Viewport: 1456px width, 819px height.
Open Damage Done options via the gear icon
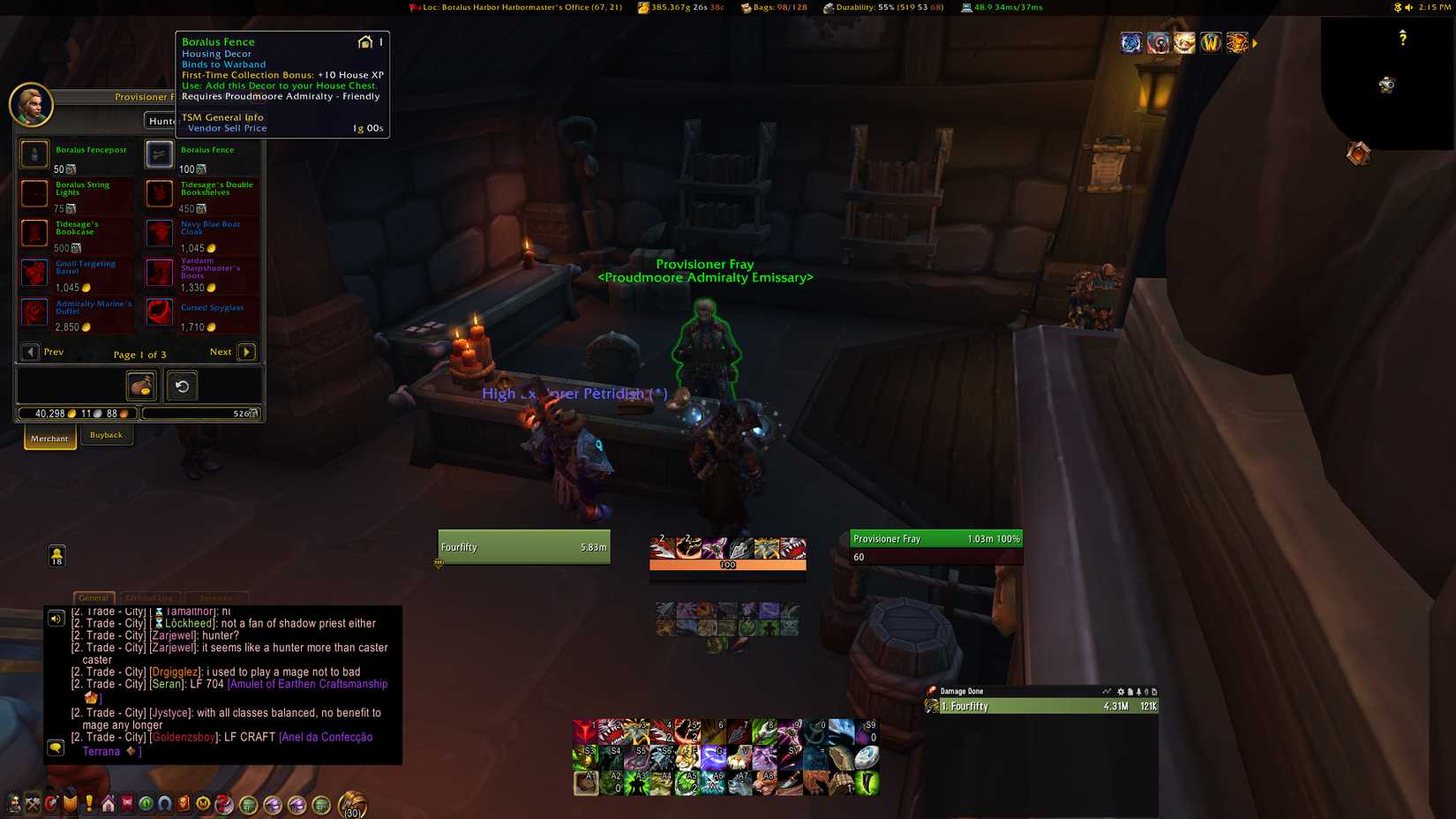point(1120,691)
